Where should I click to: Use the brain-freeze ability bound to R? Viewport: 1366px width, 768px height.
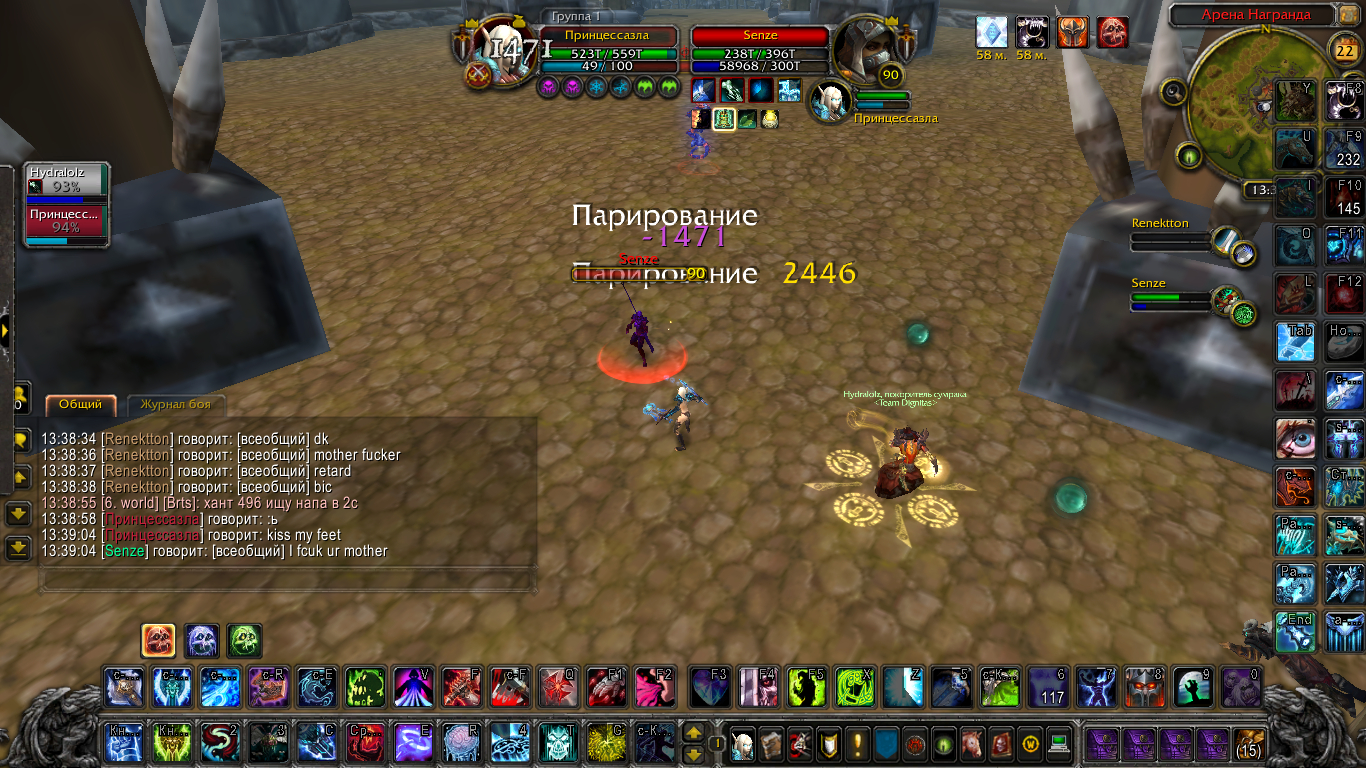[x=460, y=743]
